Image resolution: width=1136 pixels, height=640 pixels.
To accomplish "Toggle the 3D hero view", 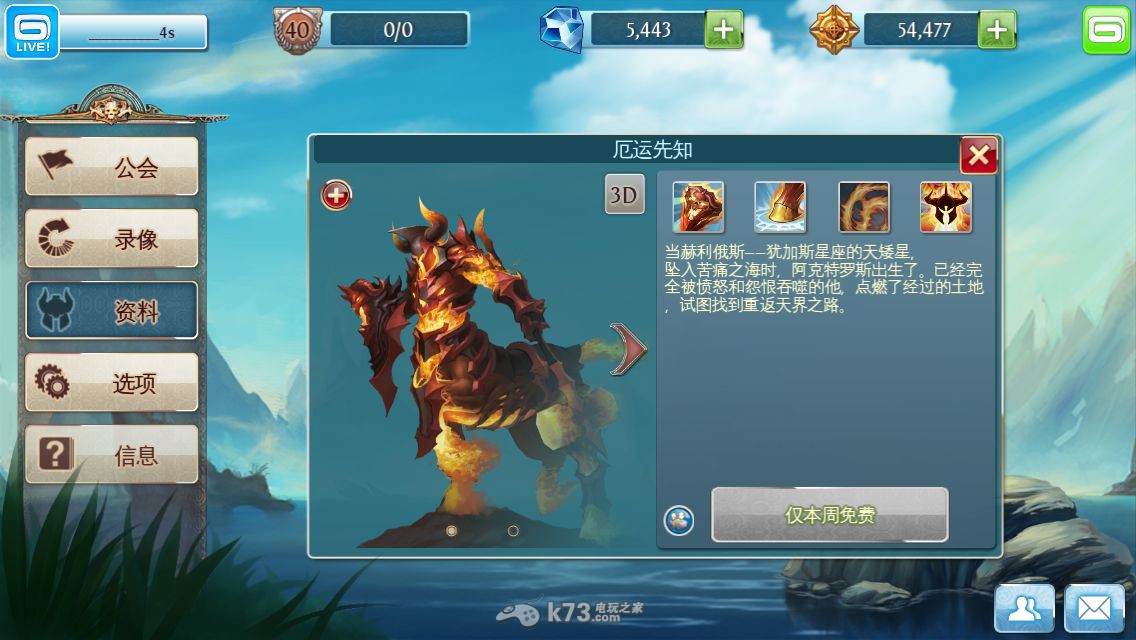I will point(624,195).
